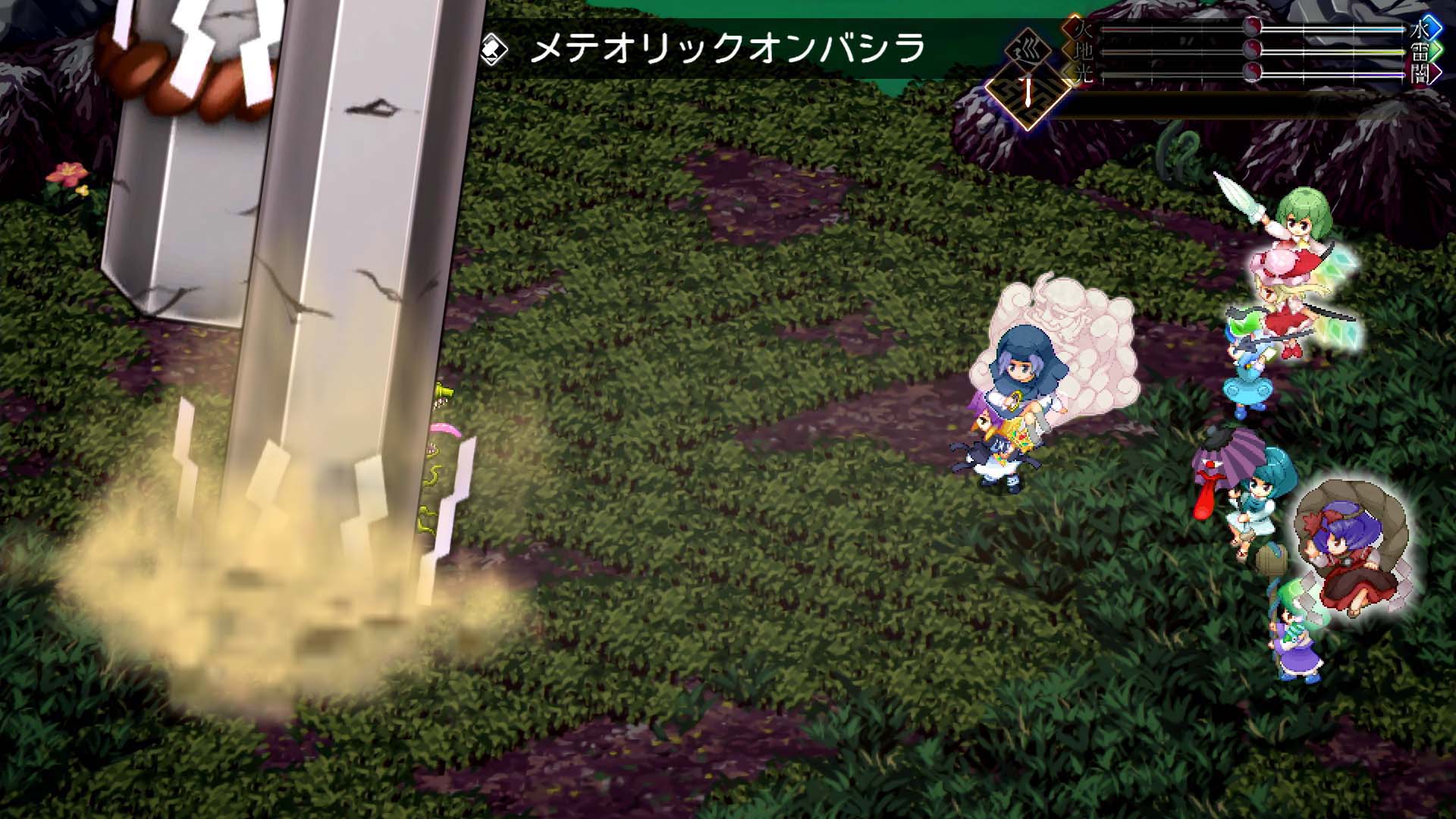
Task: Toggle the yin-yang orb marker on the fire gauge
Action: (x=1251, y=27)
